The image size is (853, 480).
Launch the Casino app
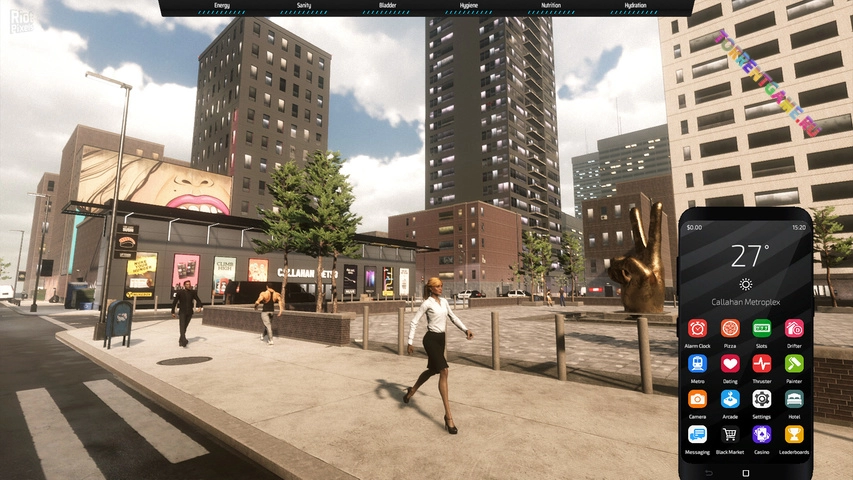762,434
